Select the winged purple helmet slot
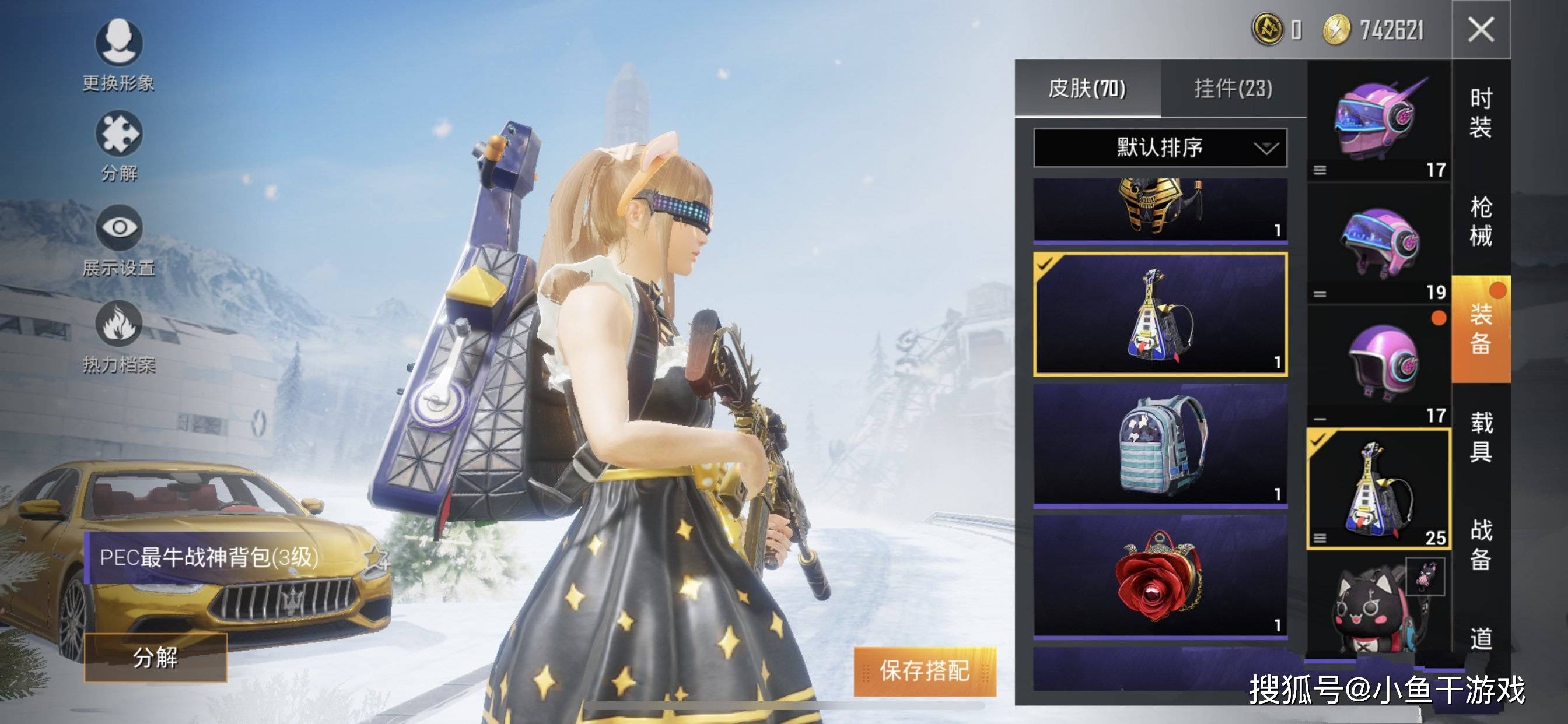The image size is (1568, 724). coord(1380,120)
